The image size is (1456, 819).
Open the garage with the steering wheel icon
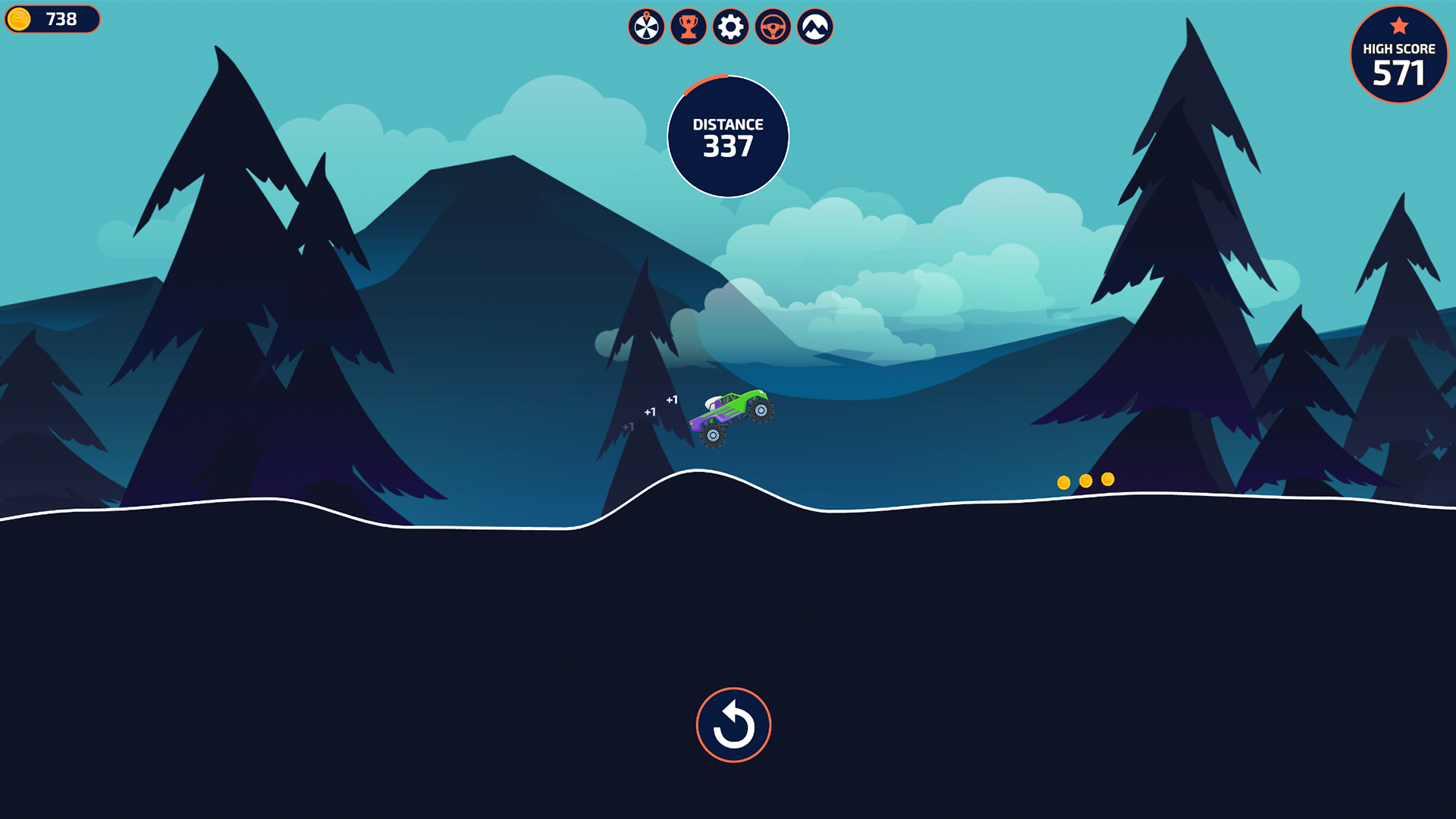(x=771, y=27)
